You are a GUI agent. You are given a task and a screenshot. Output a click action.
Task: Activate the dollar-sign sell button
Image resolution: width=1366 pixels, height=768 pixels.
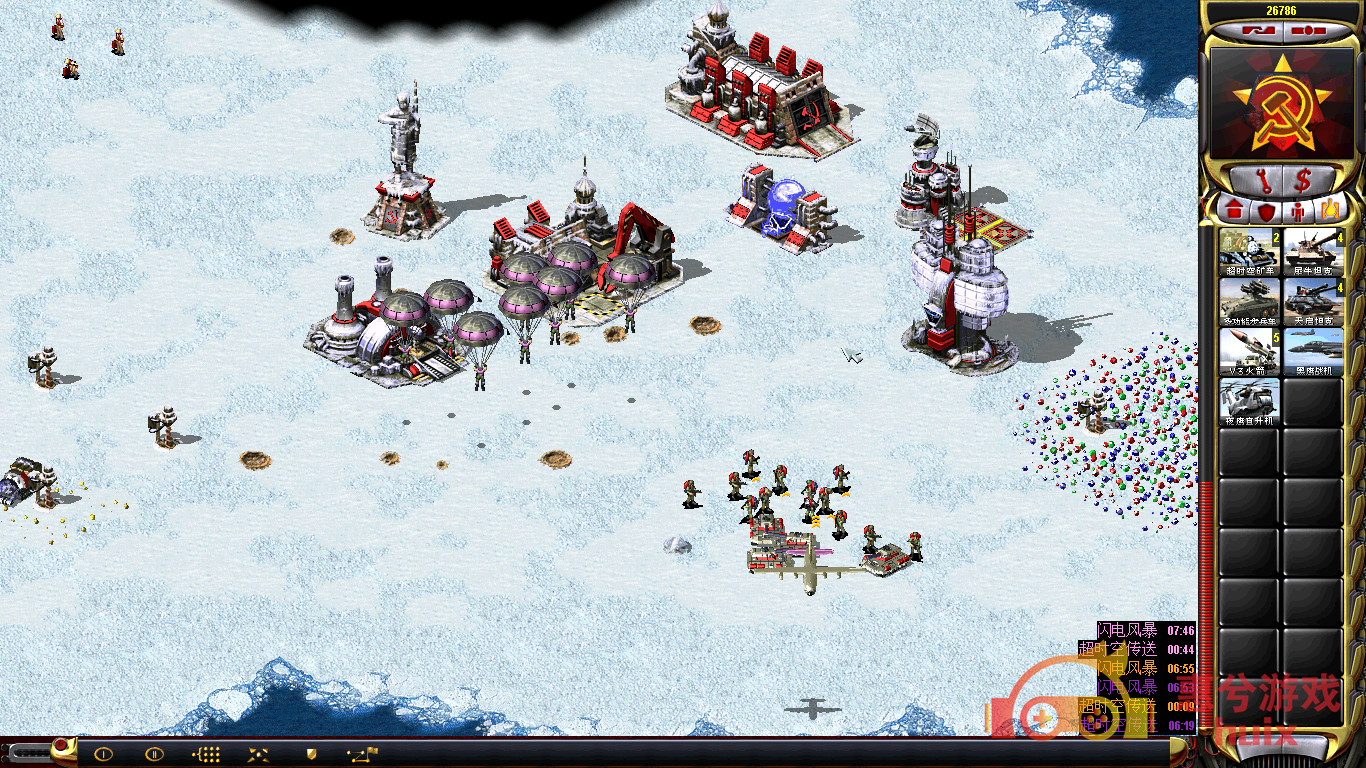point(1304,181)
